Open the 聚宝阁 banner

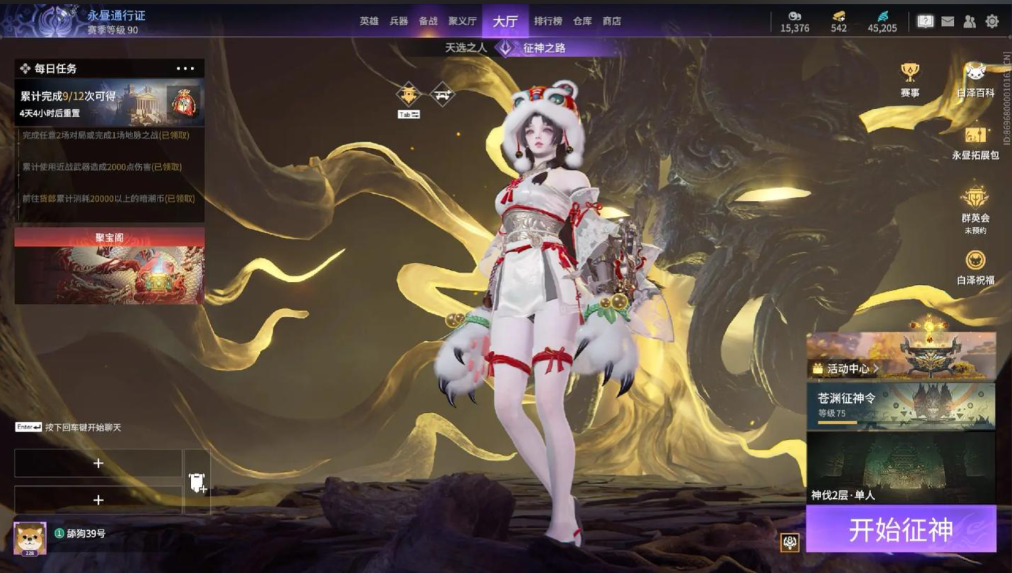click(109, 266)
